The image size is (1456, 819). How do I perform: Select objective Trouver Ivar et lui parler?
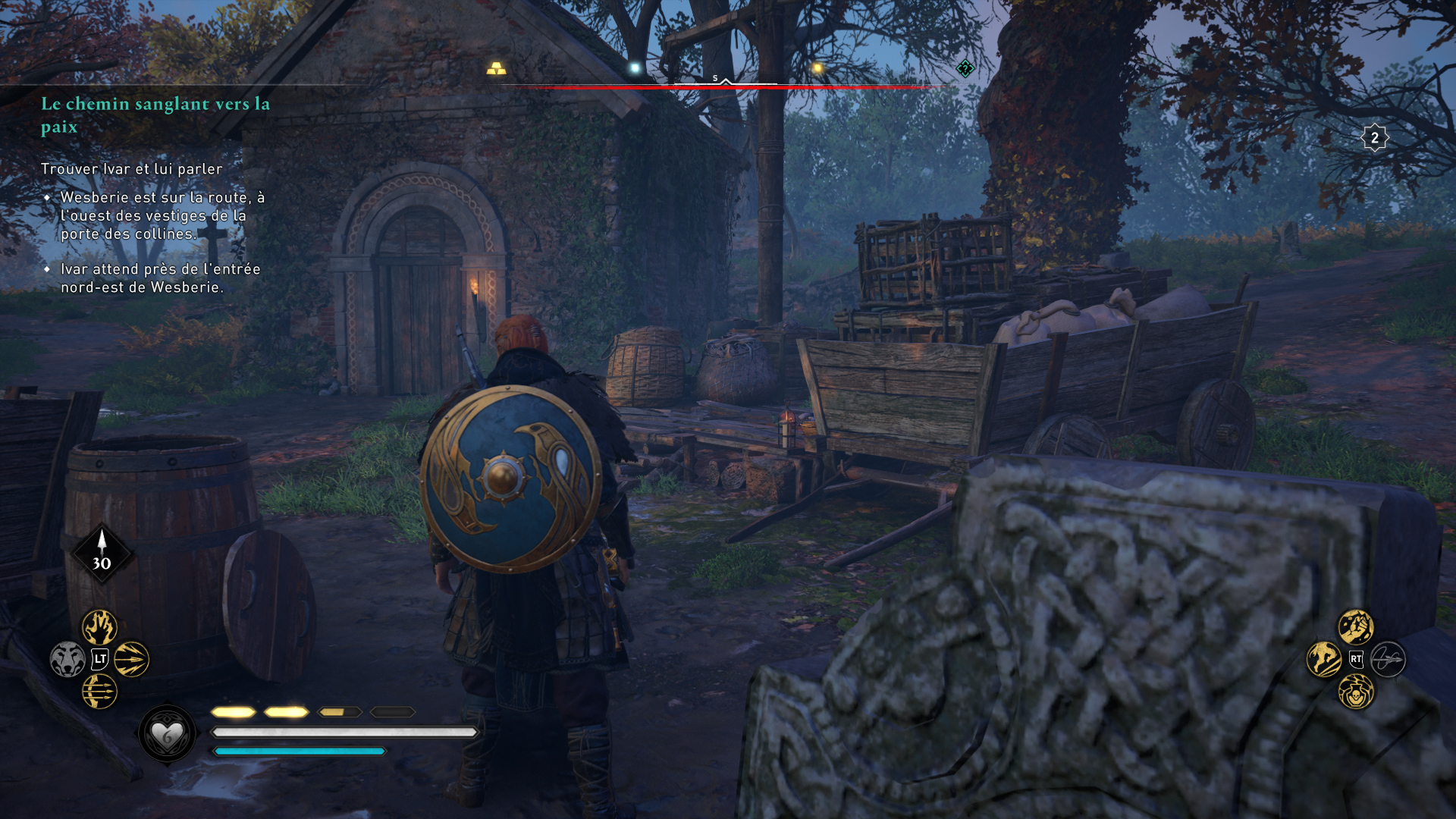(130, 170)
